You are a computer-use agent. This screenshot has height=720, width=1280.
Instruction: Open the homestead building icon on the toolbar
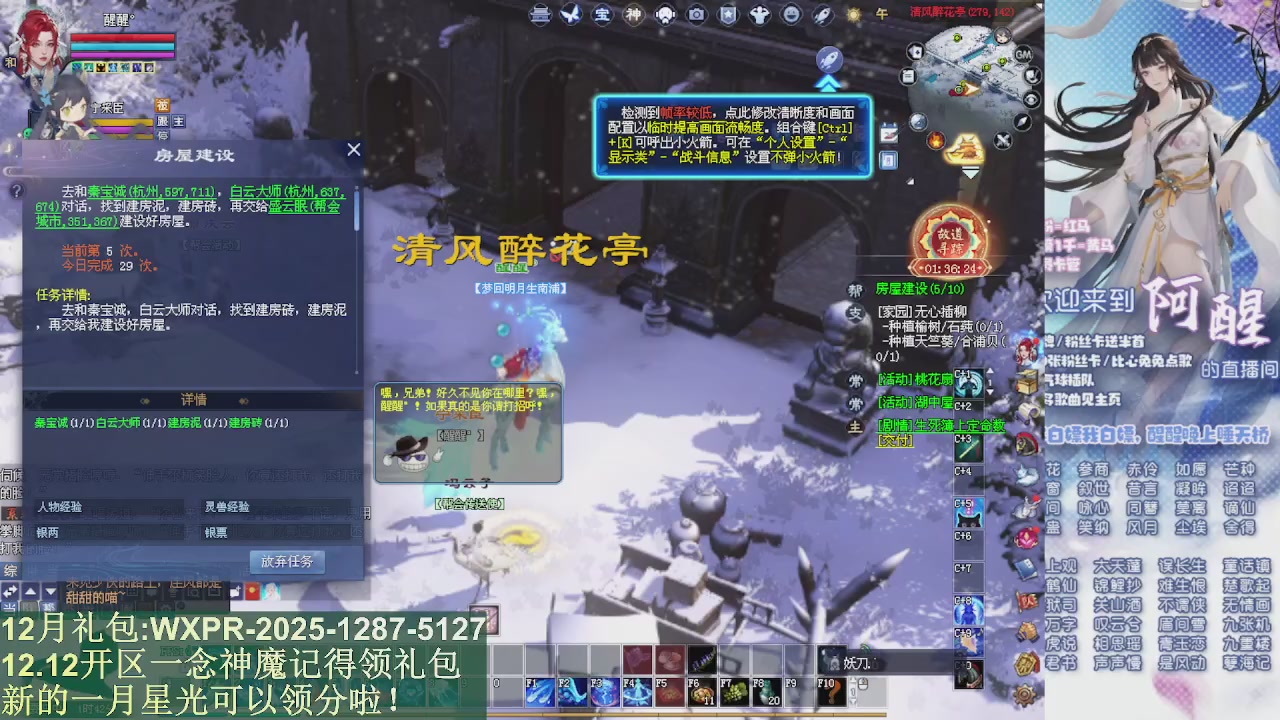[539, 15]
